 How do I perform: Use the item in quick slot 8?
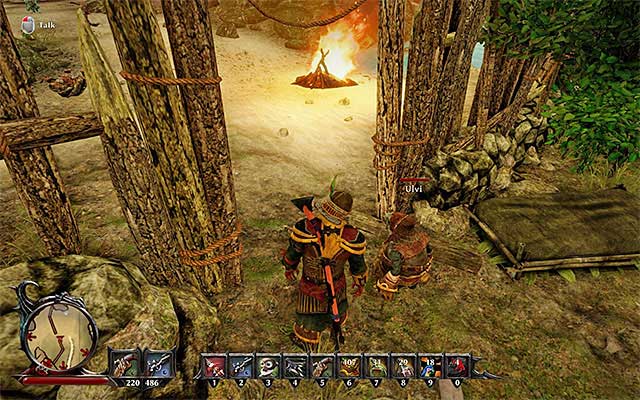tap(403, 366)
